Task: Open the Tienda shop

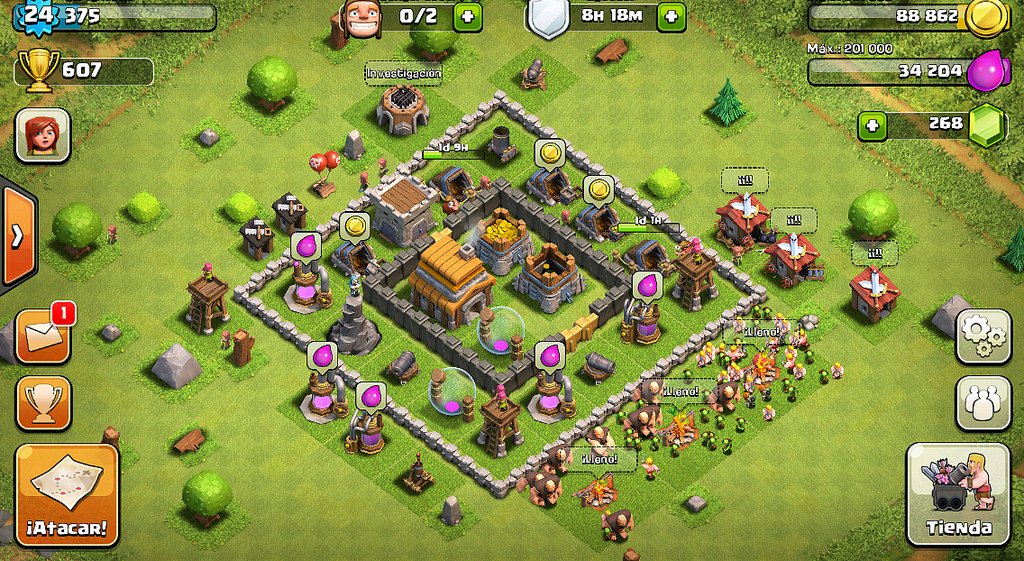Action: [x=957, y=492]
